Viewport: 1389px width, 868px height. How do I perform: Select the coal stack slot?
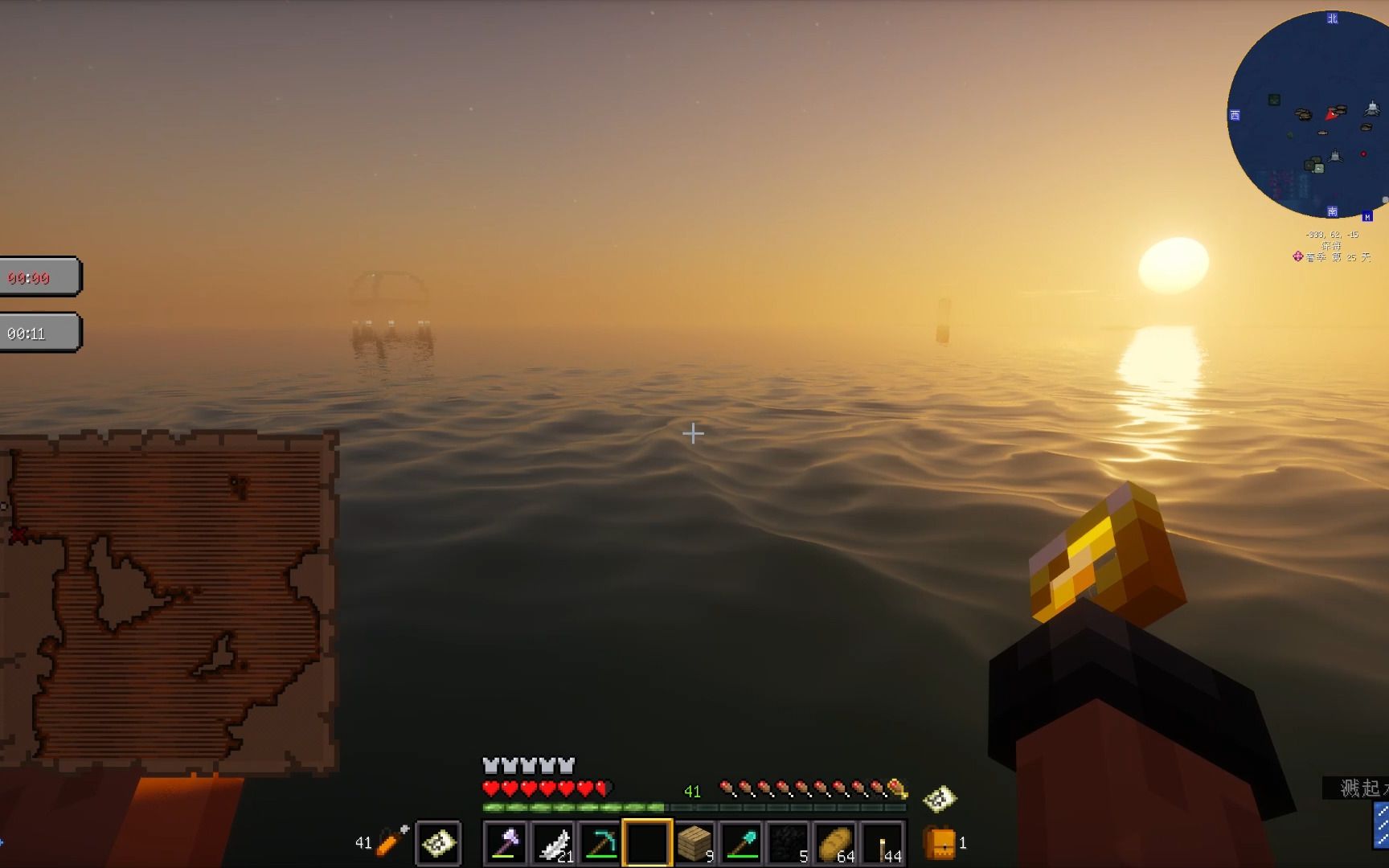pos(789,842)
